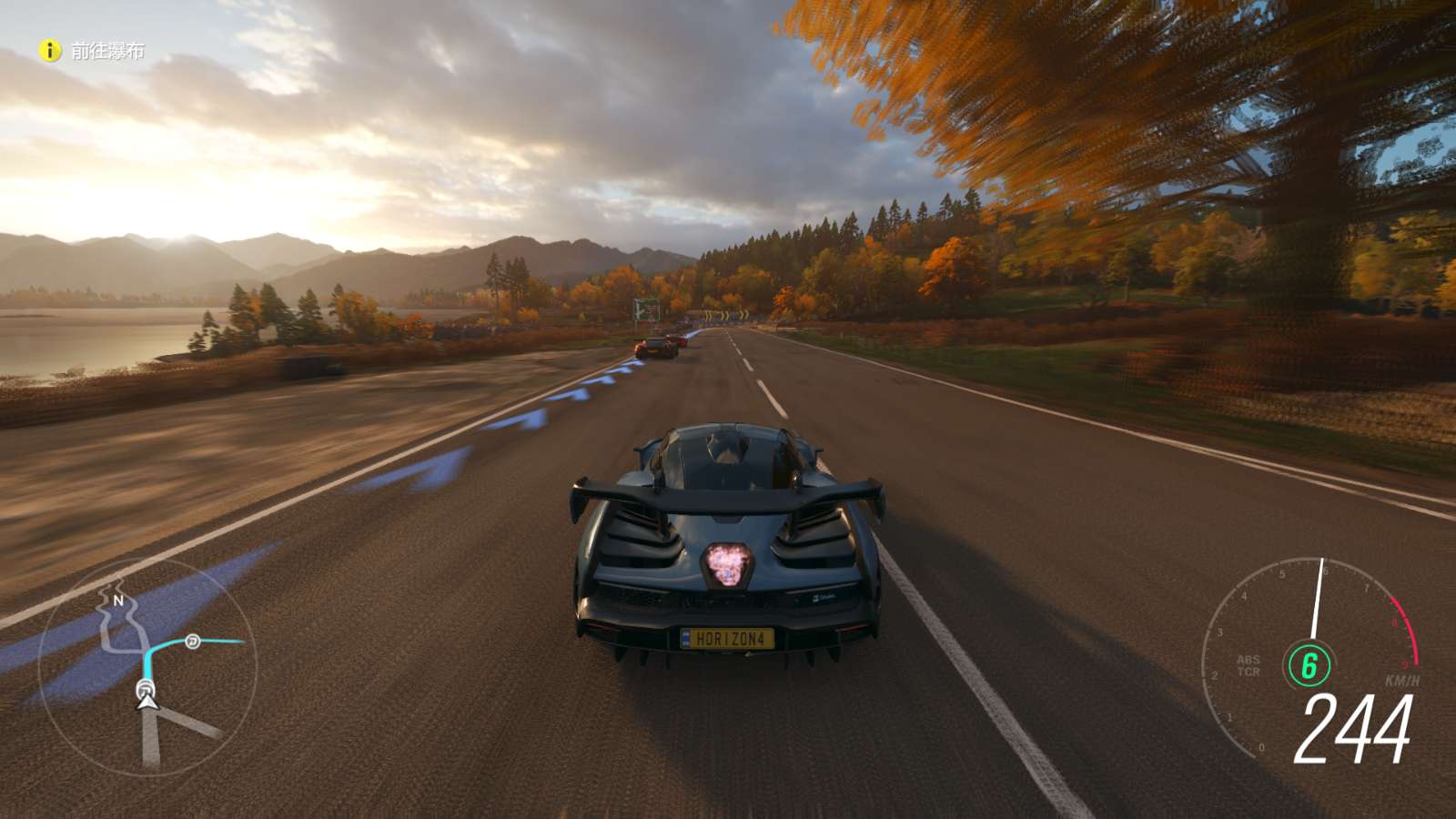Click the destination marker on the minimap route
The width and height of the screenshot is (1456, 819).
(x=193, y=642)
